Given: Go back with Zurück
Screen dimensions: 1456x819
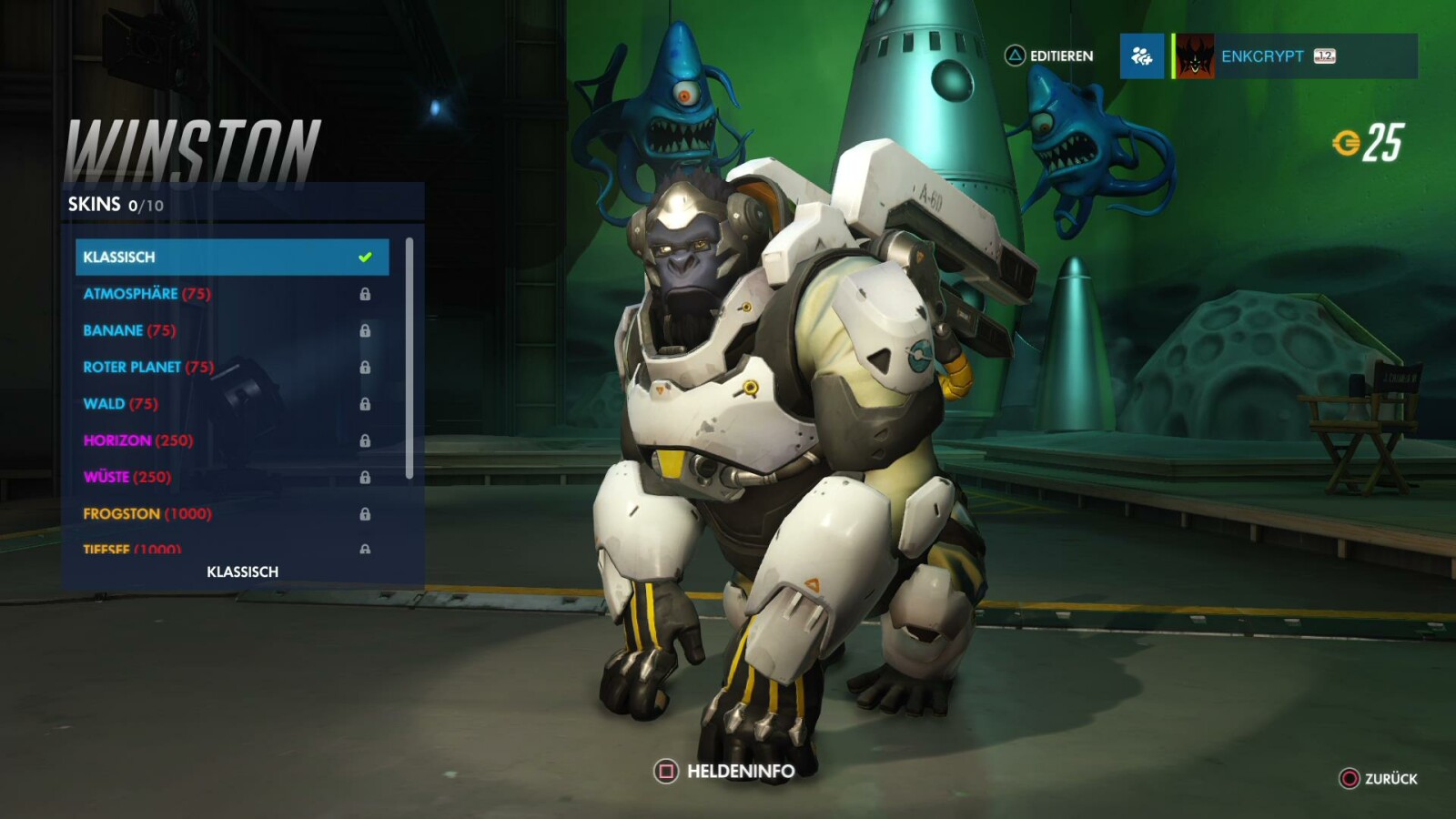Looking at the screenshot, I should pyautogui.click(x=1379, y=779).
